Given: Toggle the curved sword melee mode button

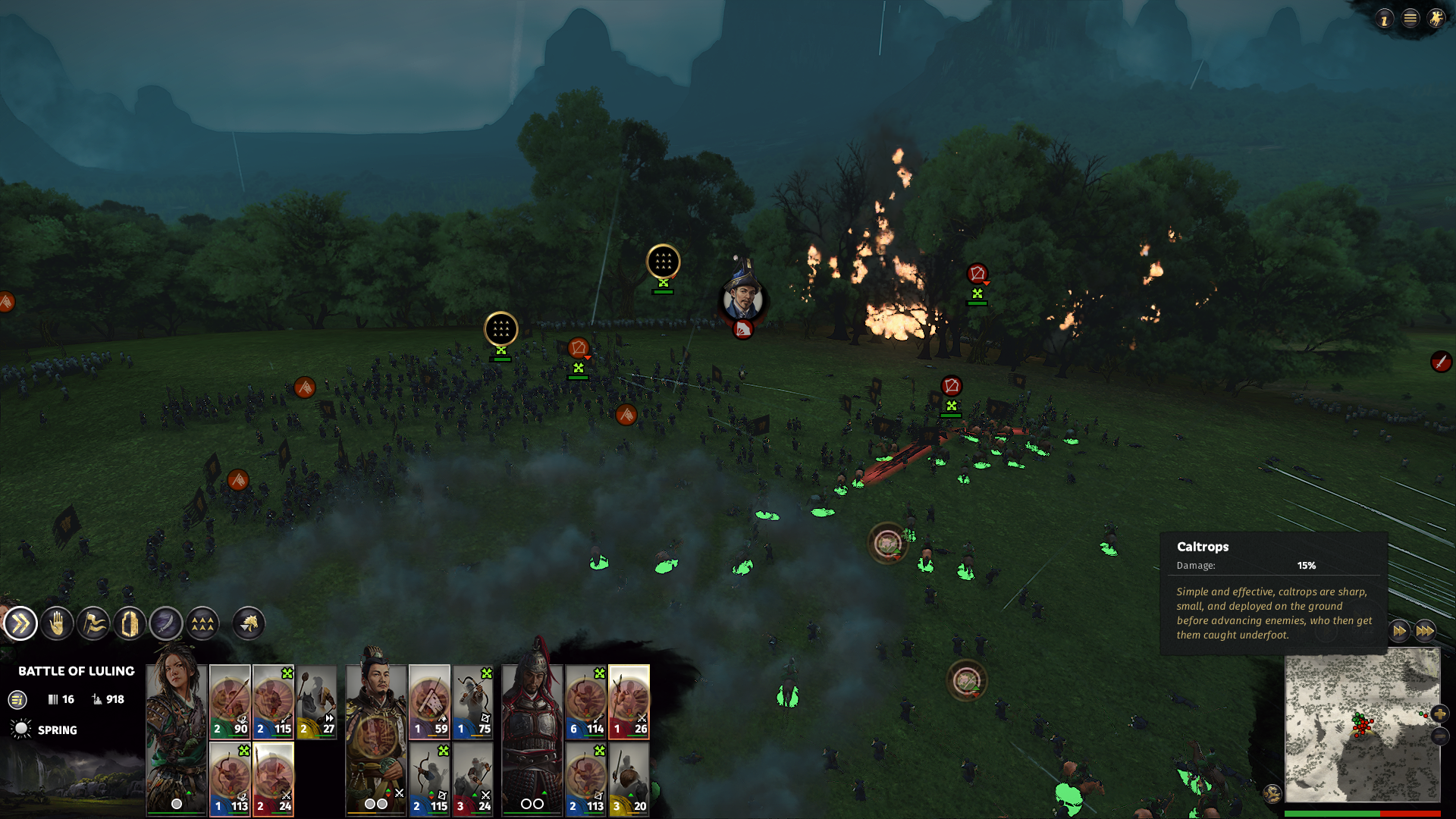Looking at the screenshot, I should (166, 624).
